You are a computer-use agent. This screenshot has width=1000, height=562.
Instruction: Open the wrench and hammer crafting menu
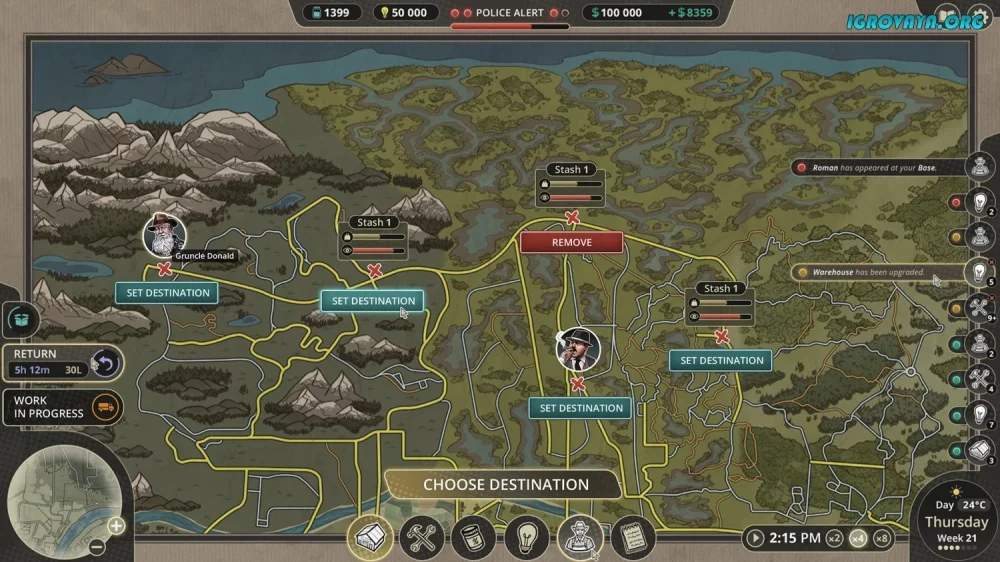point(422,538)
